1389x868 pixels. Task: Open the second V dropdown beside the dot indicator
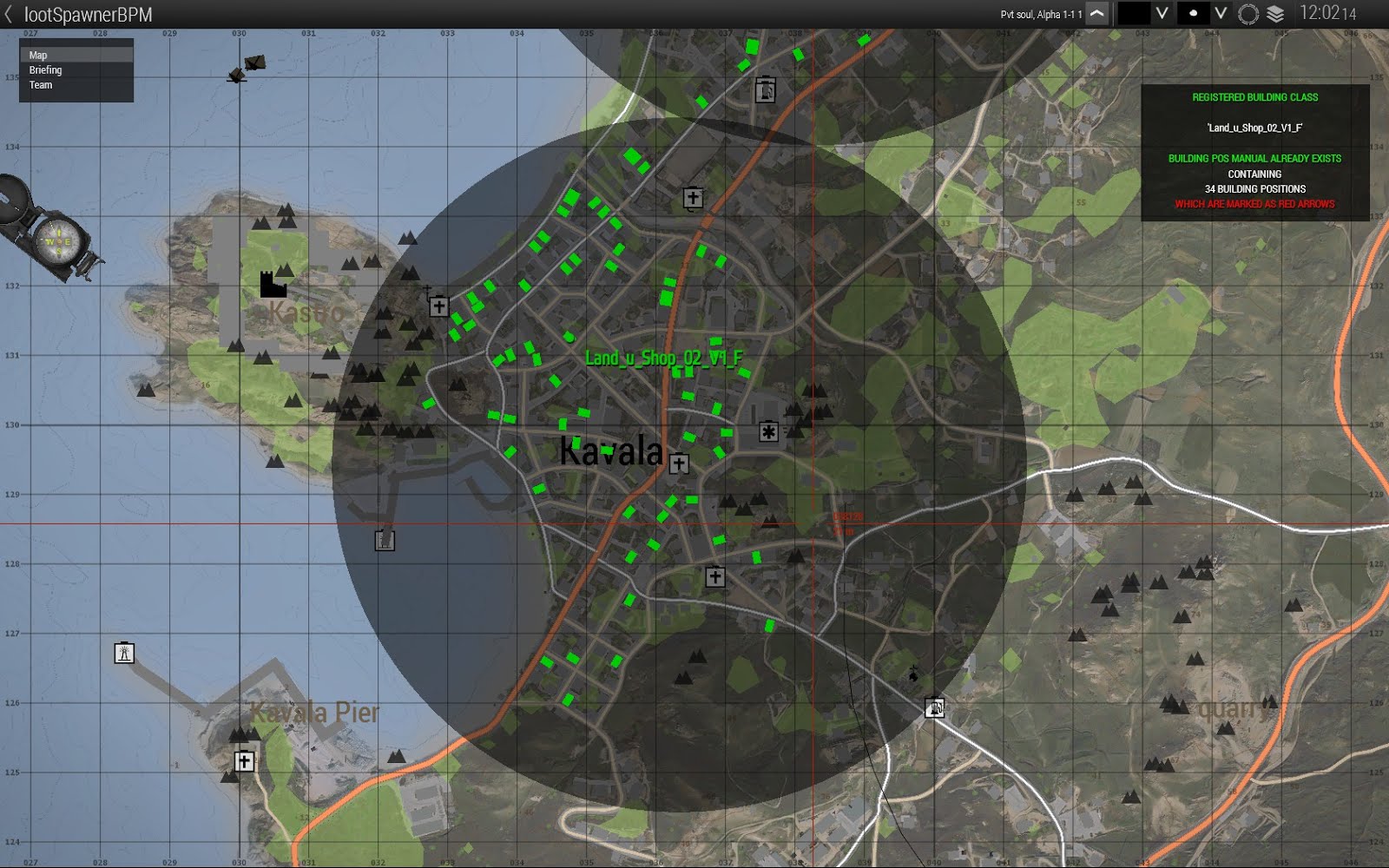click(x=1221, y=14)
